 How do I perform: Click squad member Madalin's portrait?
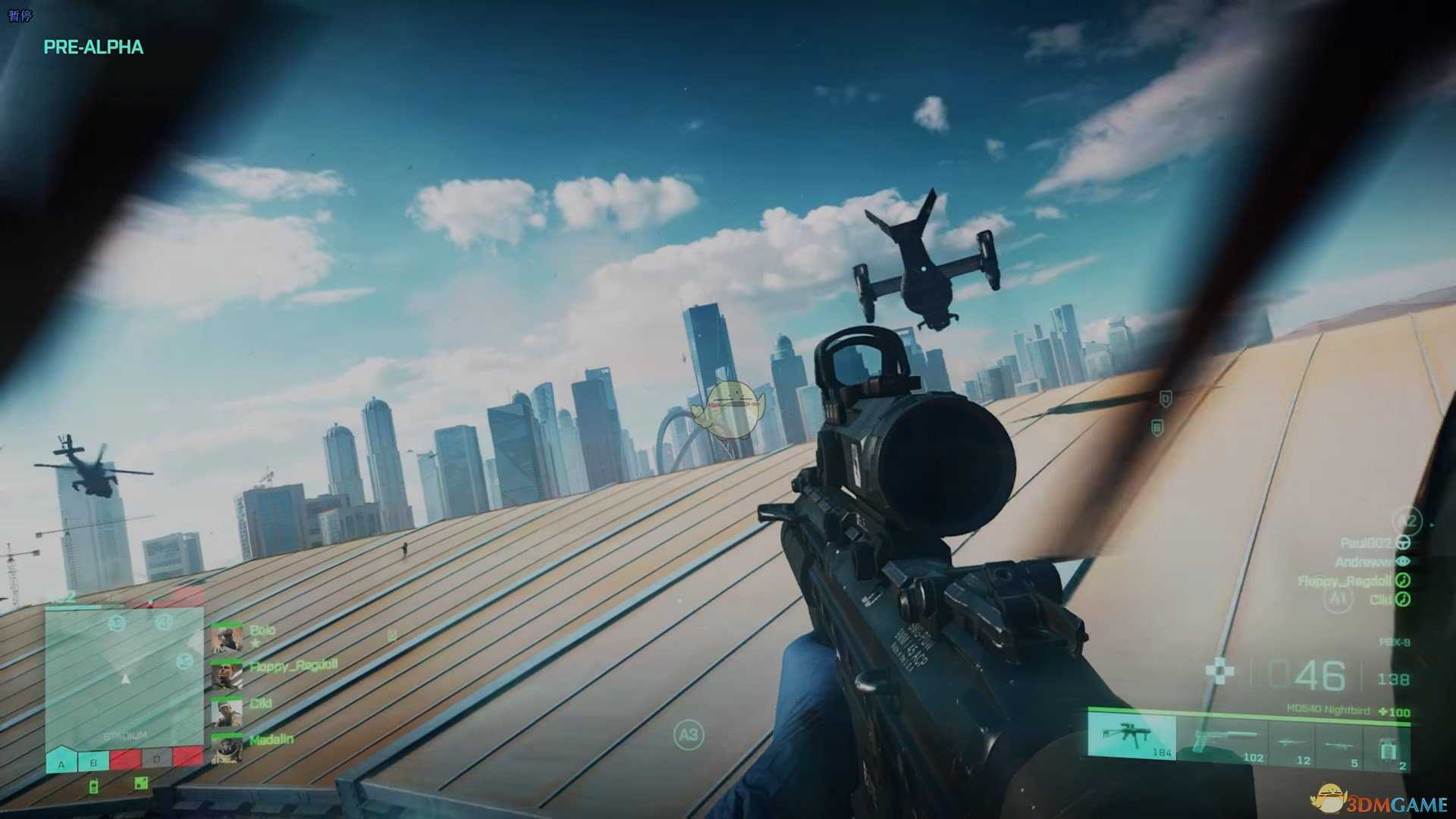click(x=227, y=748)
